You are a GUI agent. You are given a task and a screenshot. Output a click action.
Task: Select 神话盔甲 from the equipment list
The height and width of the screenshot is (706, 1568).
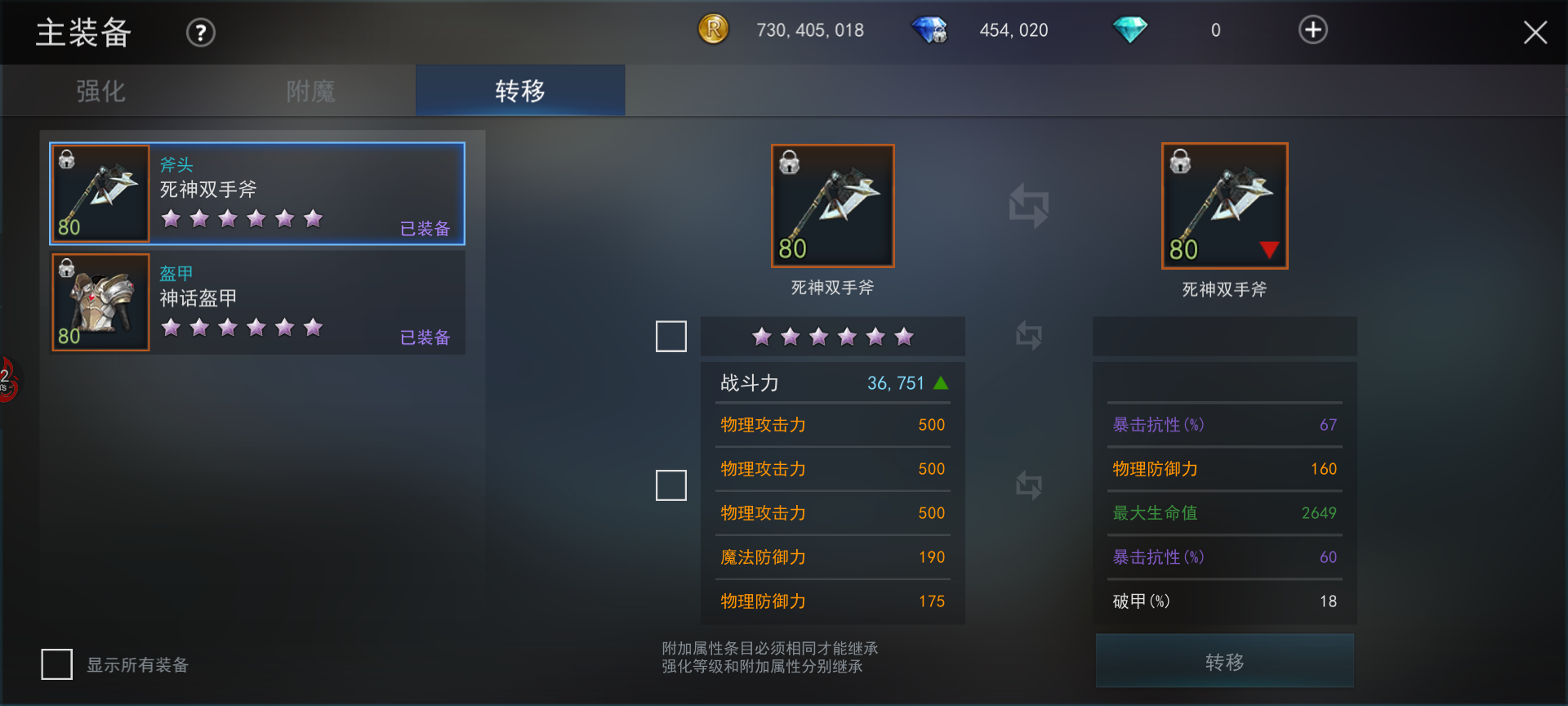(257, 302)
